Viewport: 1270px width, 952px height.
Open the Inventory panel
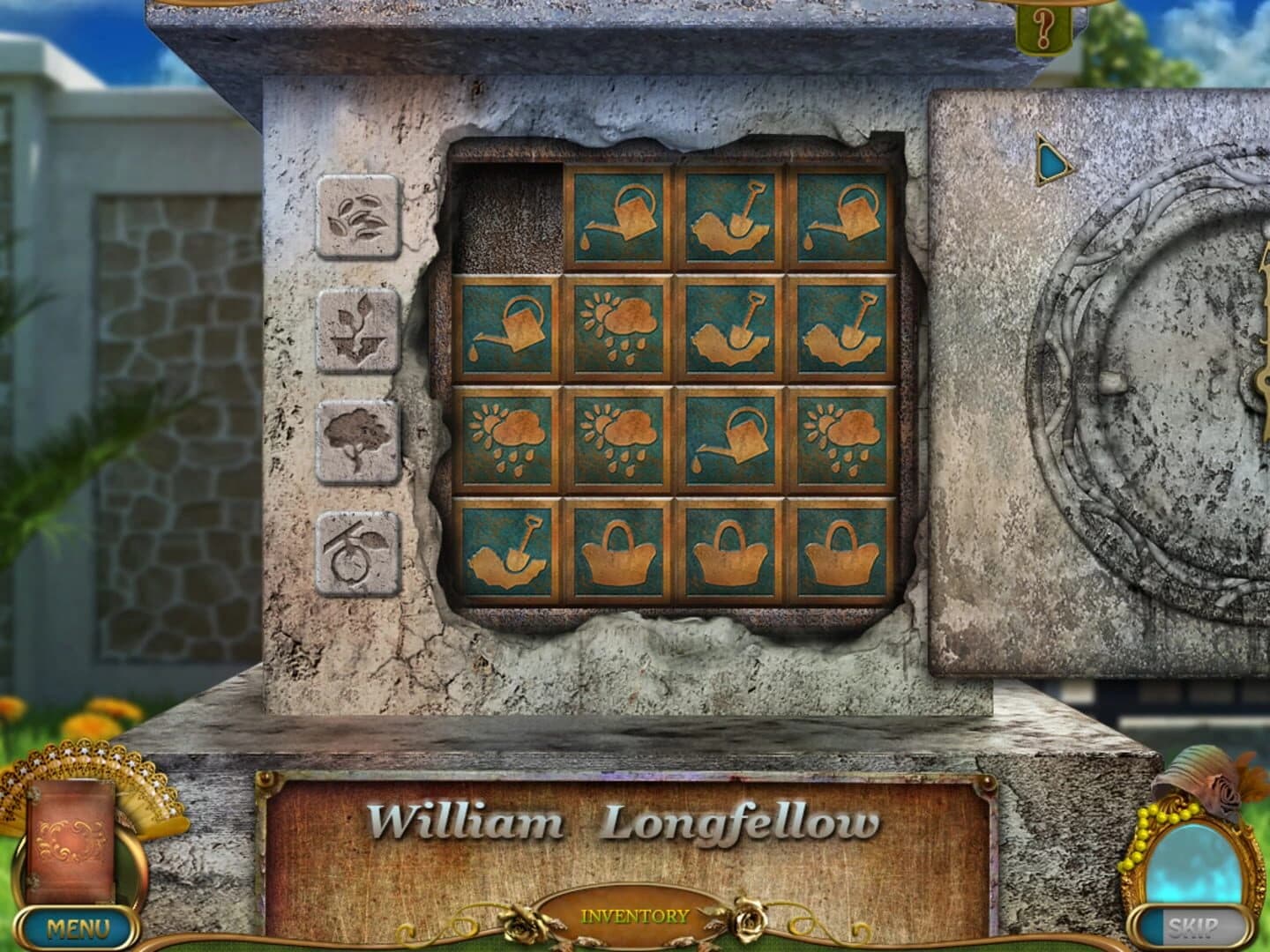click(633, 915)
